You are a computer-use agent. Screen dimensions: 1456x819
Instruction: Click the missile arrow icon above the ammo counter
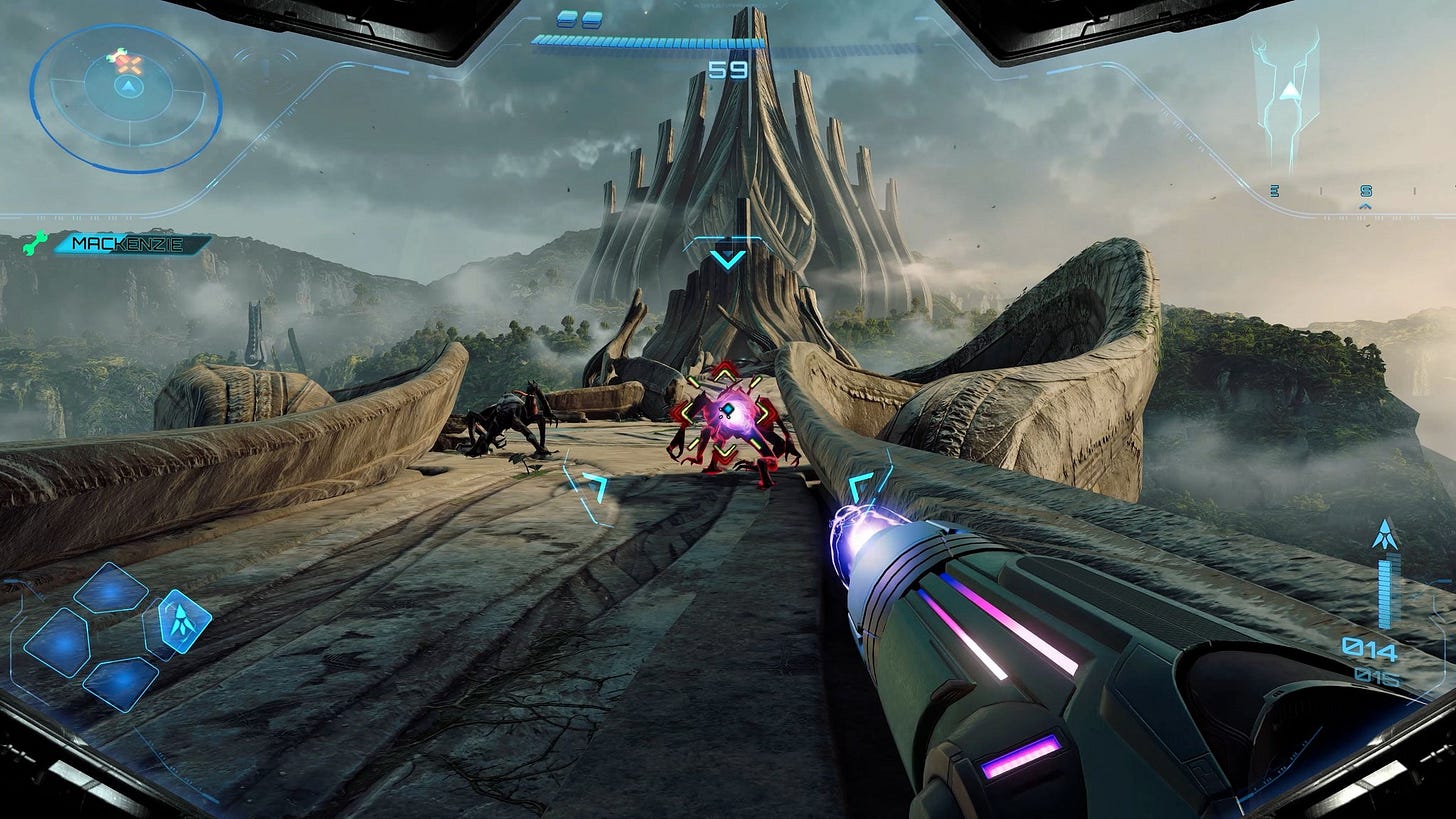click(1384, 534)
